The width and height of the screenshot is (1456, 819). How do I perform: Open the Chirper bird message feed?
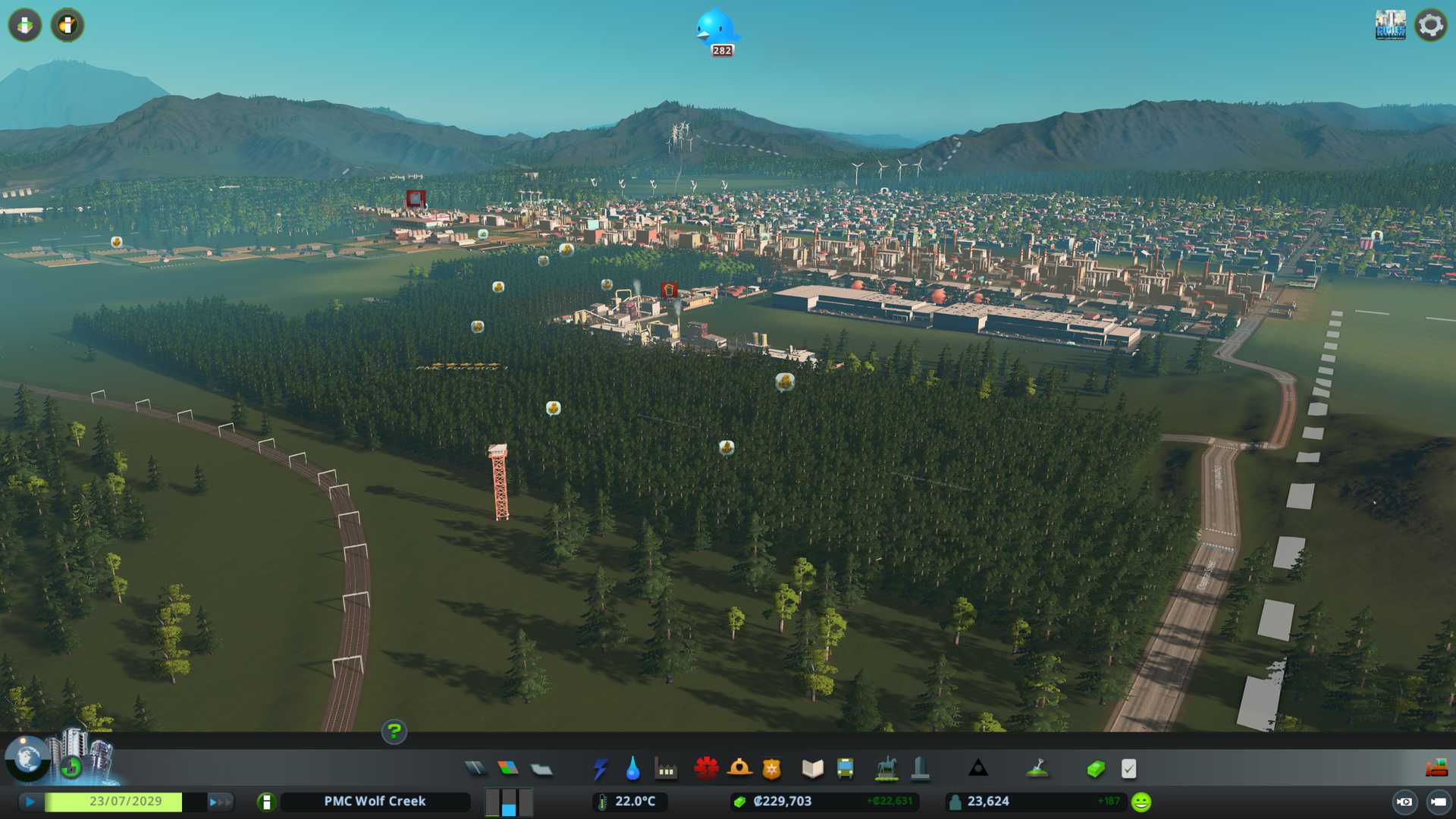point(716,29)
